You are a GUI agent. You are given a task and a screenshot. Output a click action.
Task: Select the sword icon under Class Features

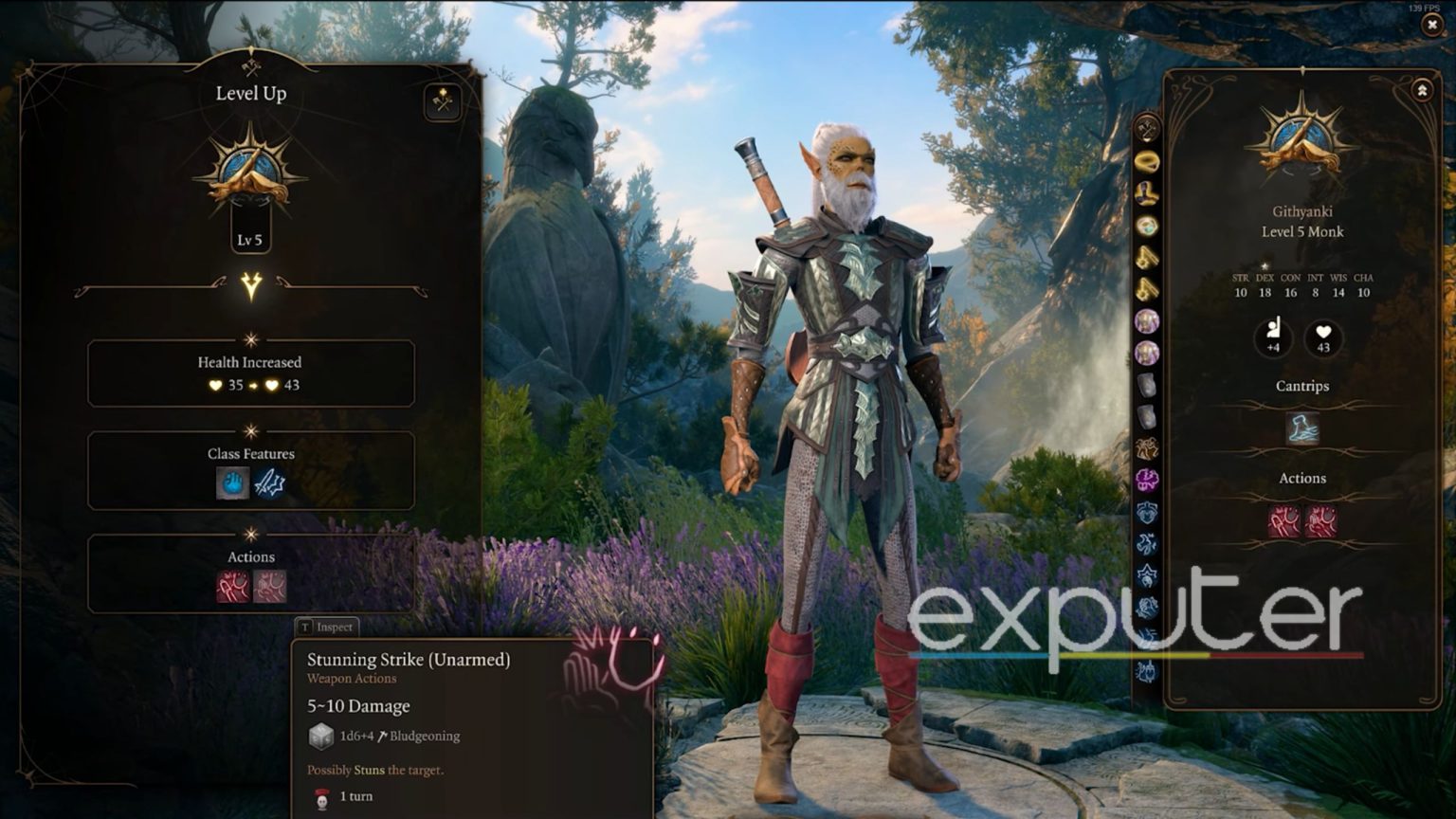click(x=271, y=484)
